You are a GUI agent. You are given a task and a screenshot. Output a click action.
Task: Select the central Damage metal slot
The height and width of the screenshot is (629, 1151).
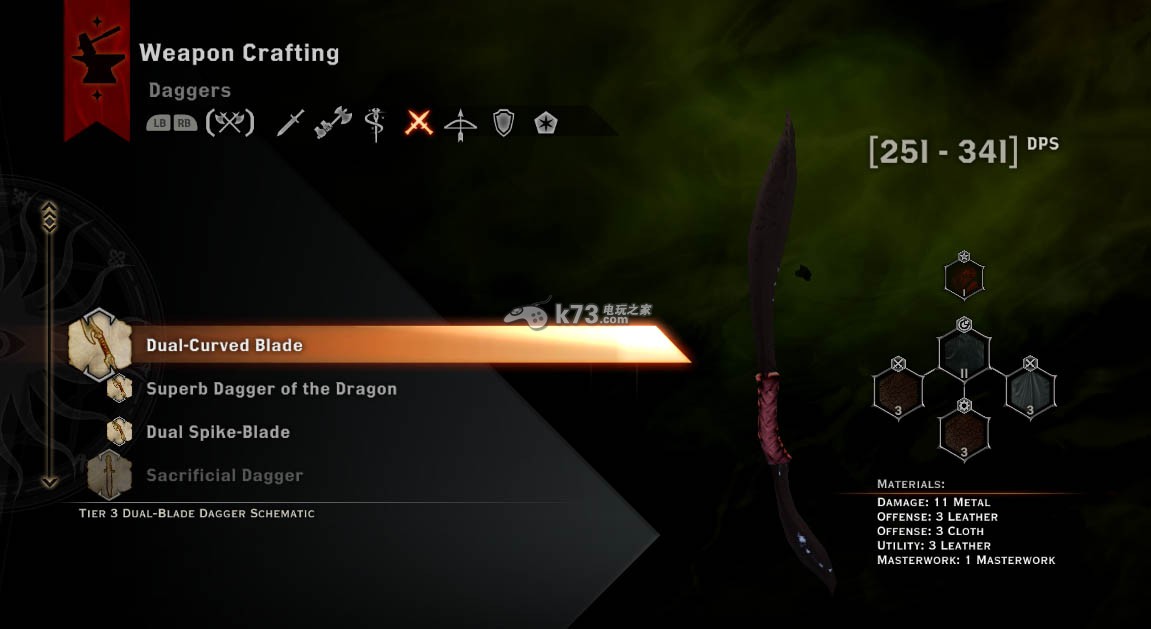pos(964,357)
